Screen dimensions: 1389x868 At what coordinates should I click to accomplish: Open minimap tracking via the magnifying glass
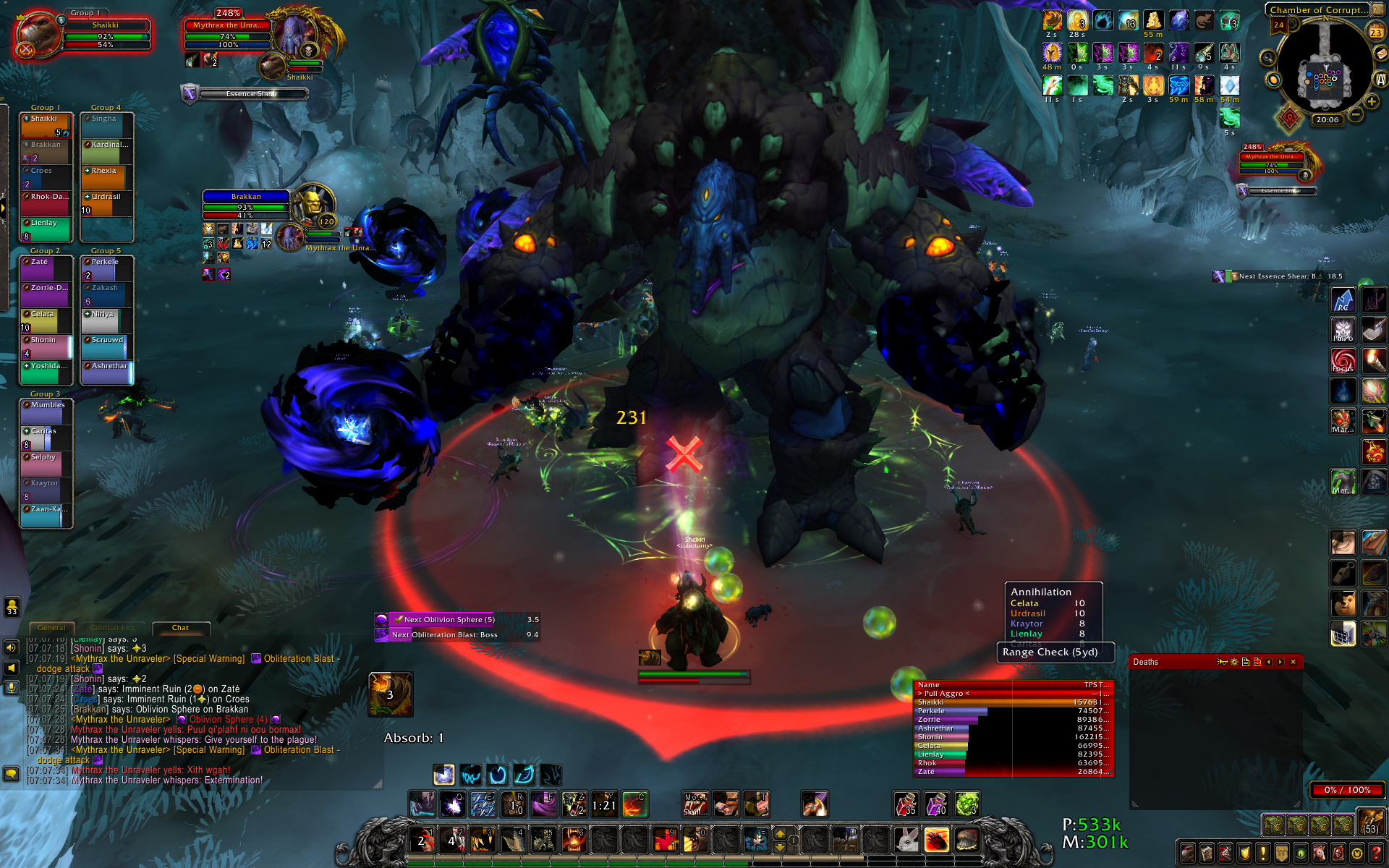[1267, 58]
